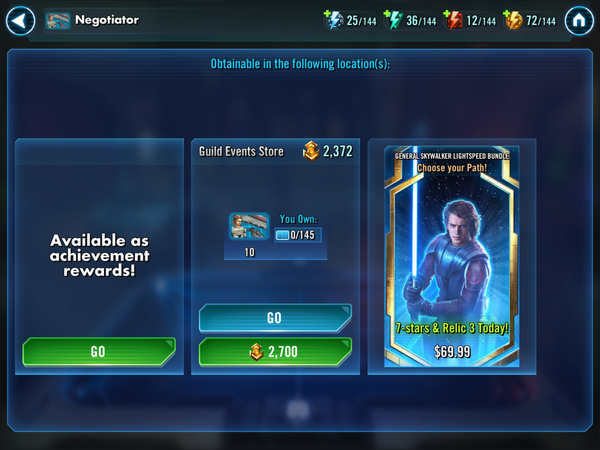
Task: Select the Negotiator shard icon
Action: point(249,228)
